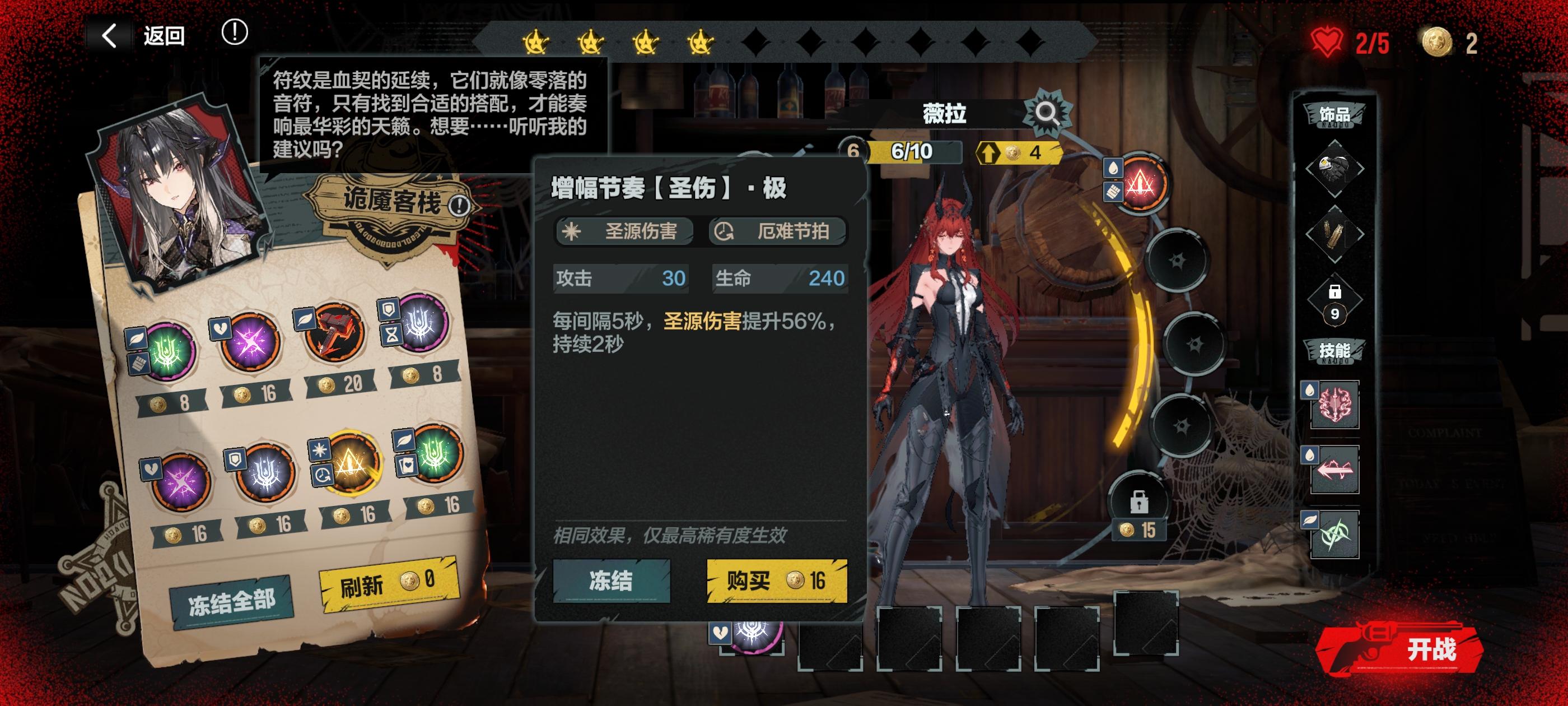Open the eagle accessory slot

tap(1334, 168)
